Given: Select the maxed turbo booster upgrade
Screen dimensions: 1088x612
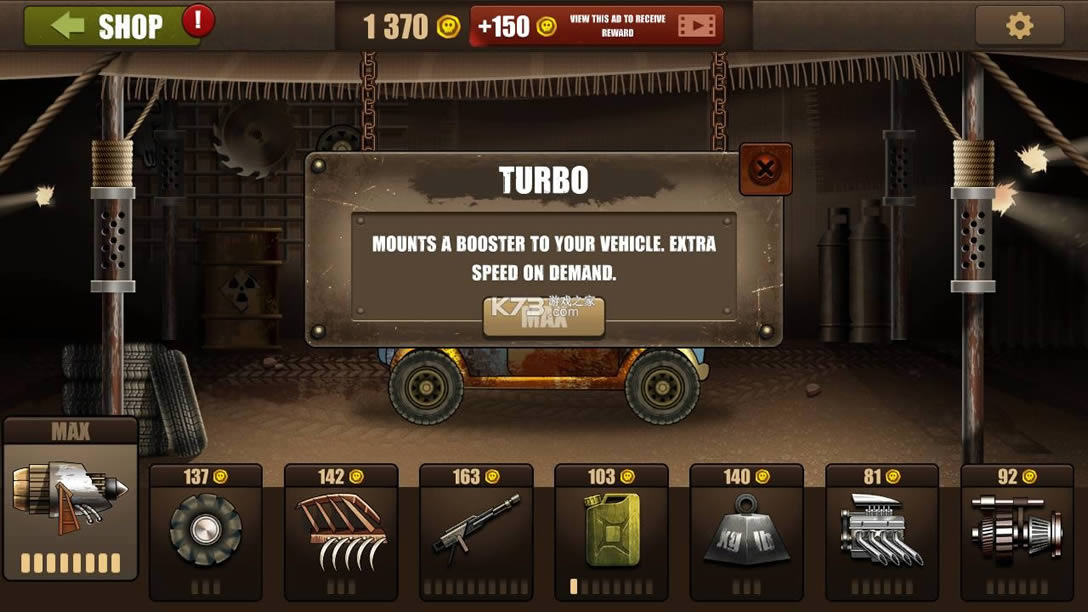Looking at the screenshot, I should coord(70,498).
